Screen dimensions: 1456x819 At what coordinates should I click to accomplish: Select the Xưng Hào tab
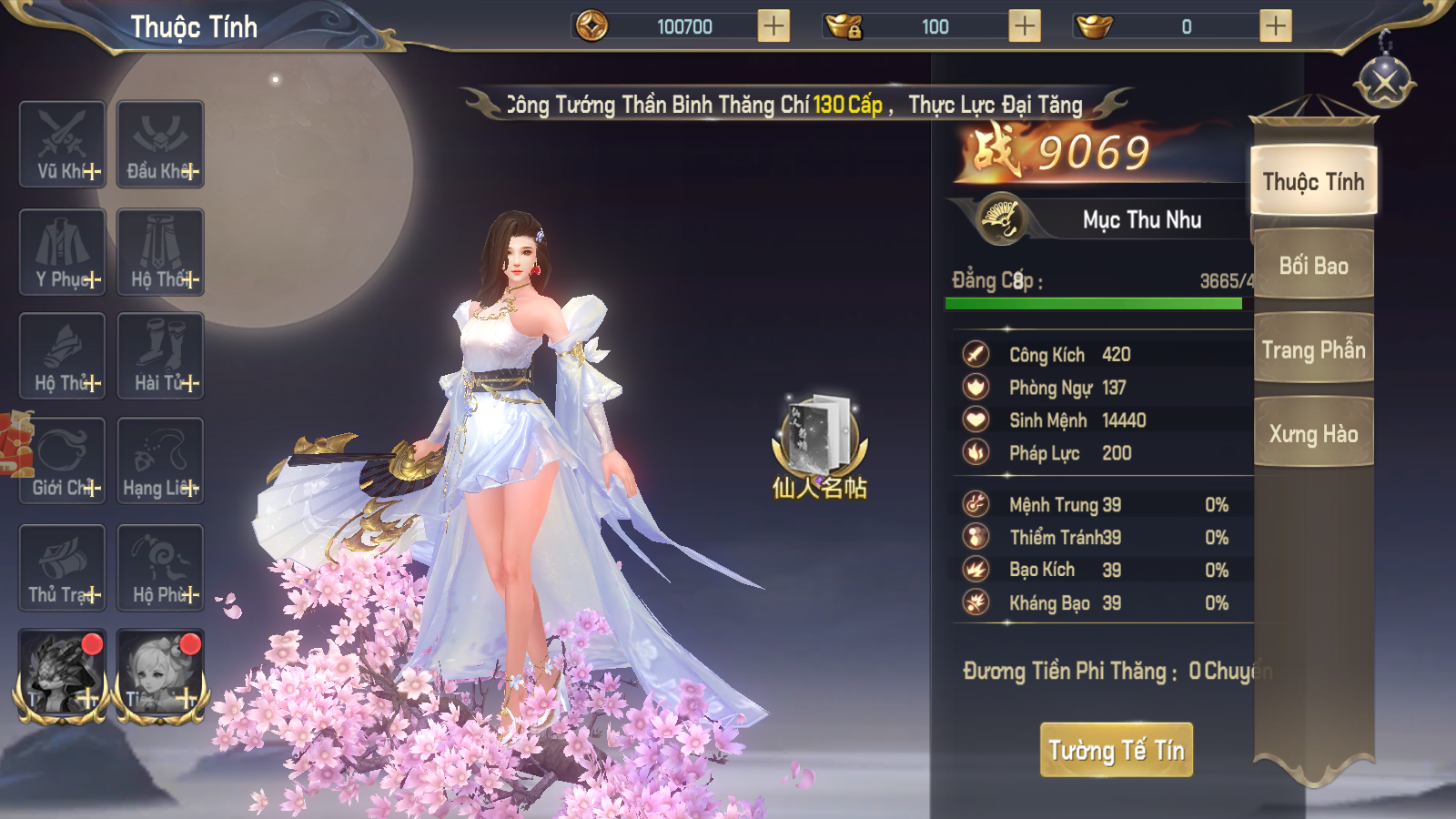[1313, 434]
